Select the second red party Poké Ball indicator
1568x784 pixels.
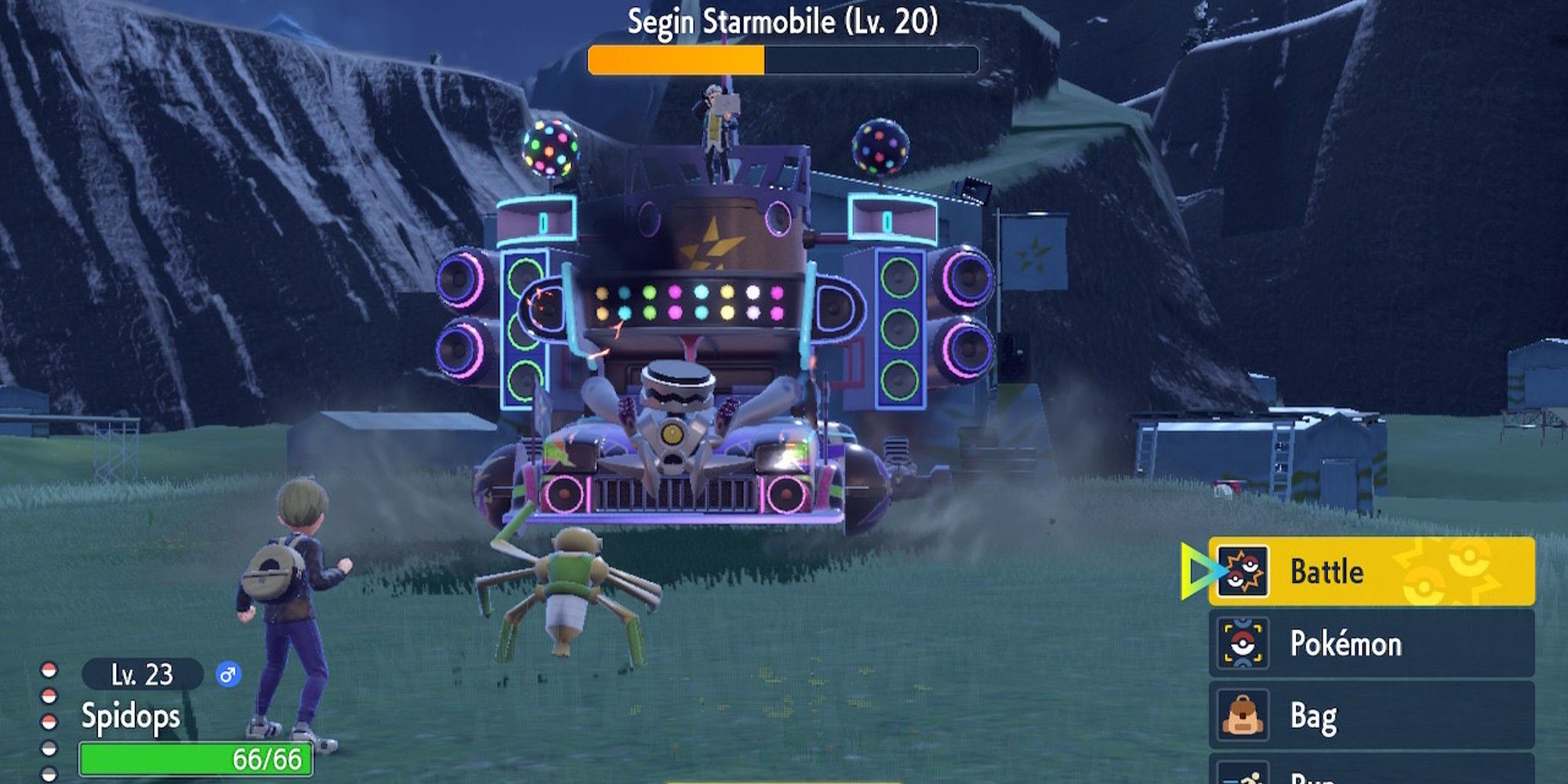[x=49, y=694]
